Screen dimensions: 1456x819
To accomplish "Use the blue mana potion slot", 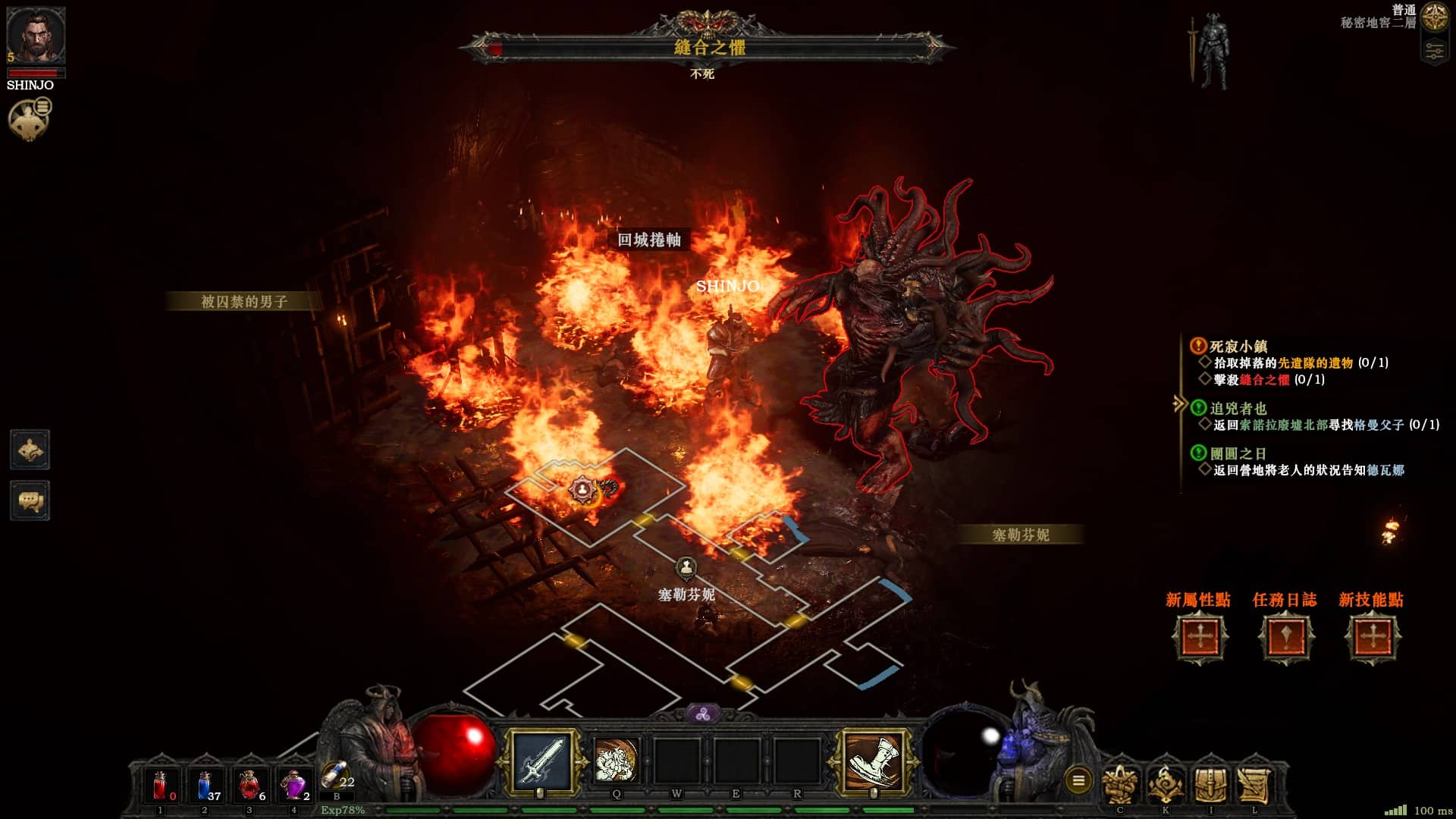I will pos(205,786).
